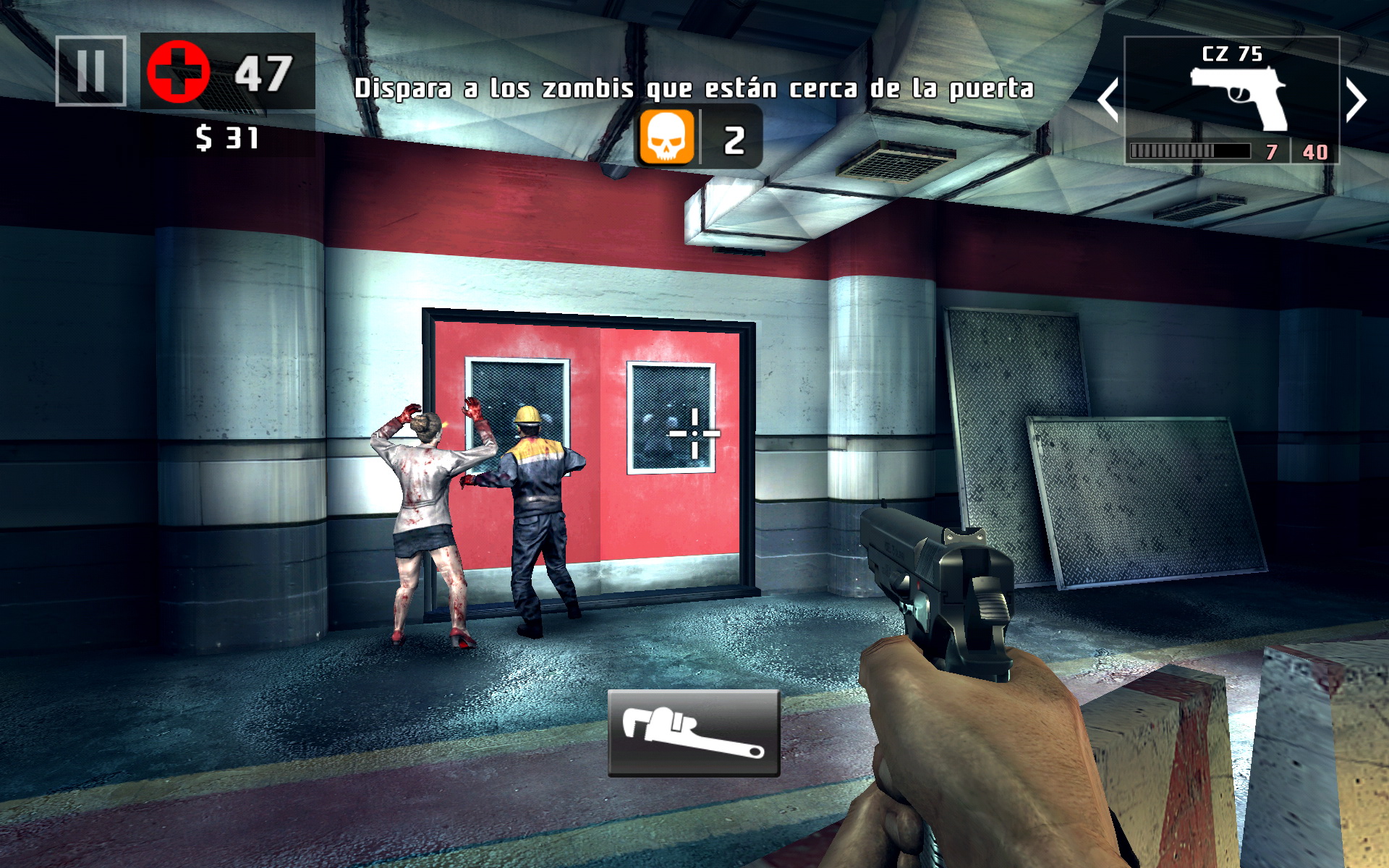Pause the game with the pause button

[91, 71]
